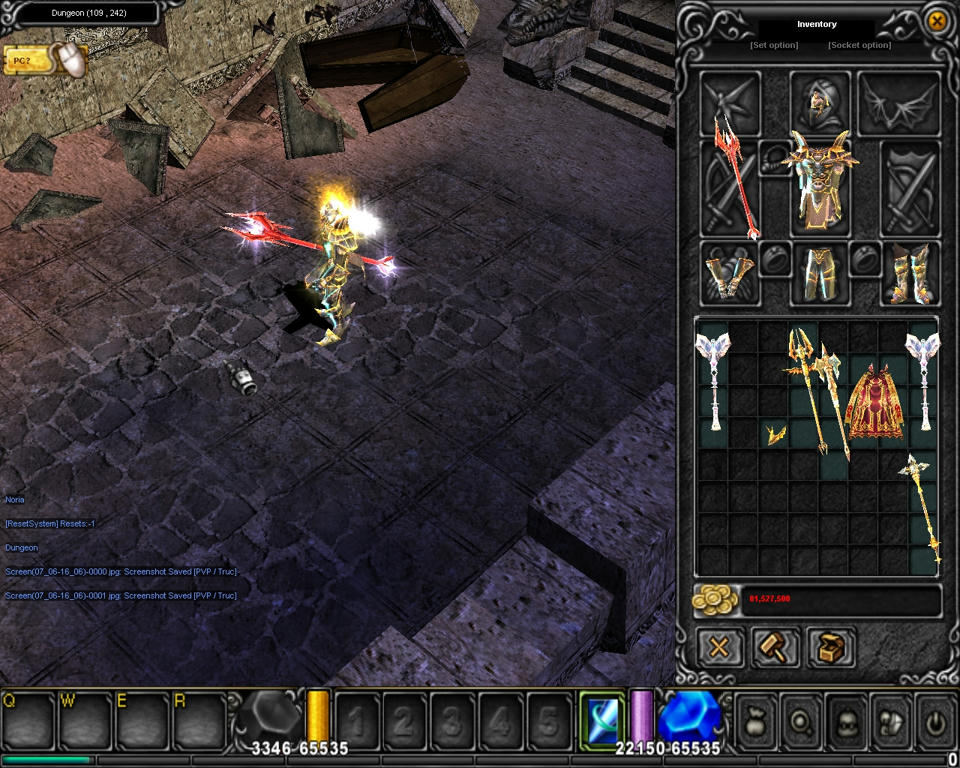
Task: Open the treasure chest store button
Action: 830,647
